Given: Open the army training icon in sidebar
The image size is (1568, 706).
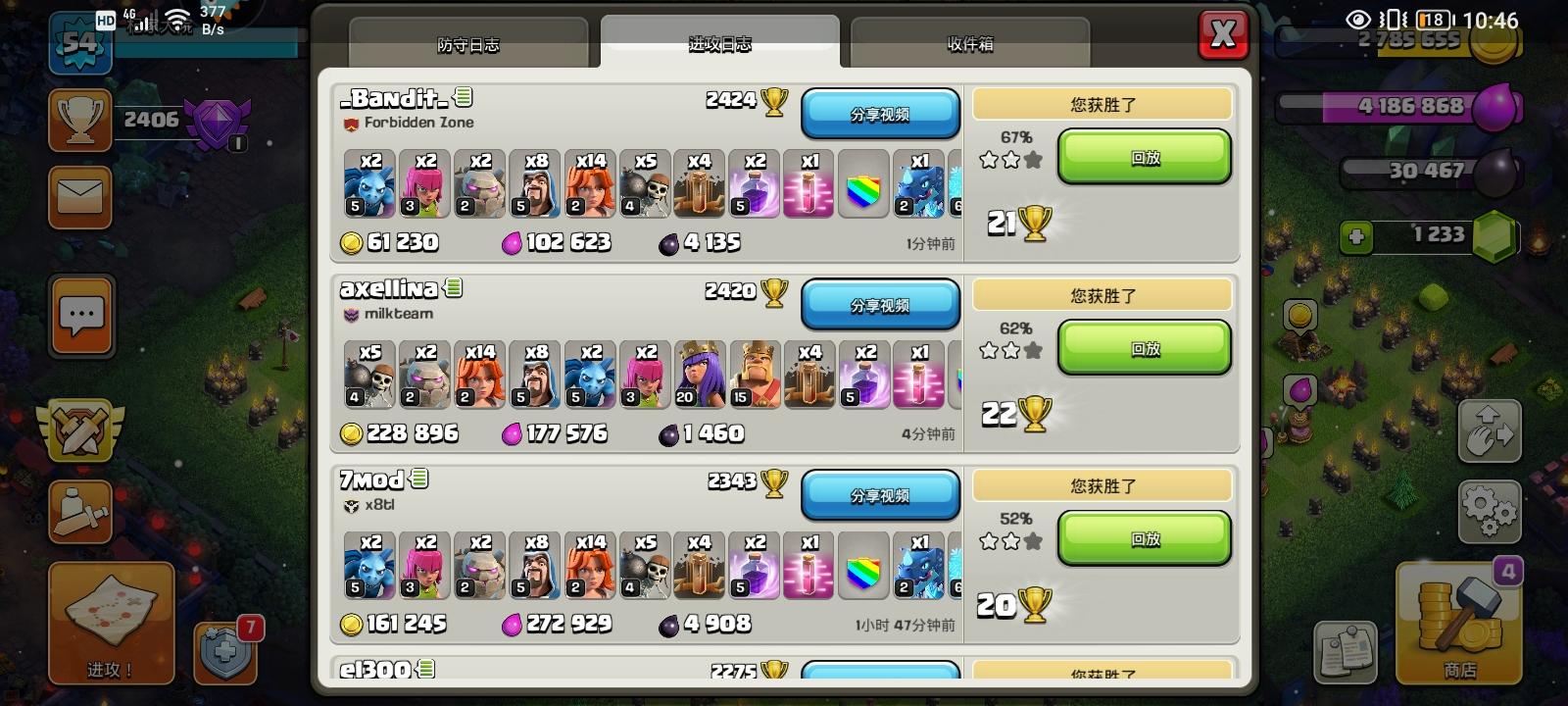Looking at the screenshot, I should tap(80, 512).
